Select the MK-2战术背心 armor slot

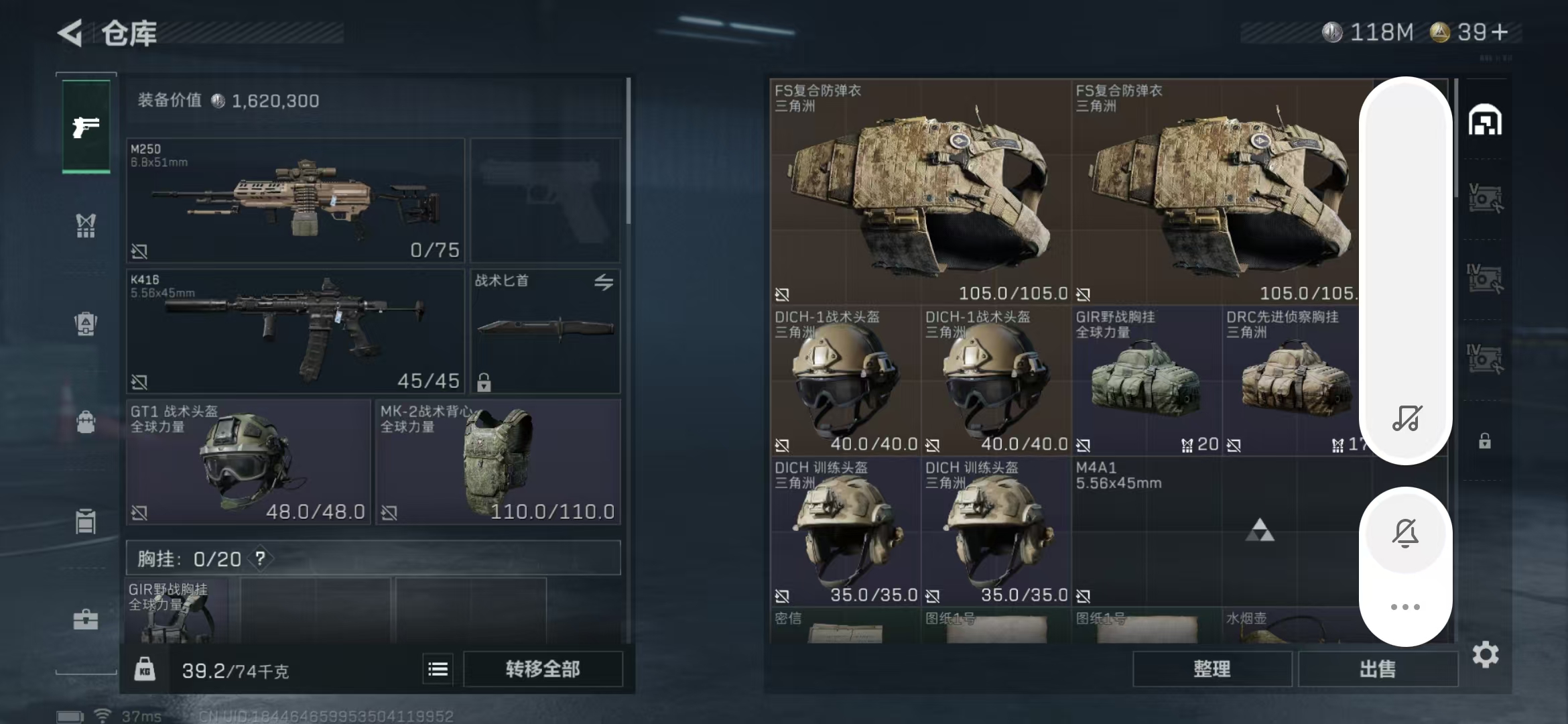click(497, 462)
